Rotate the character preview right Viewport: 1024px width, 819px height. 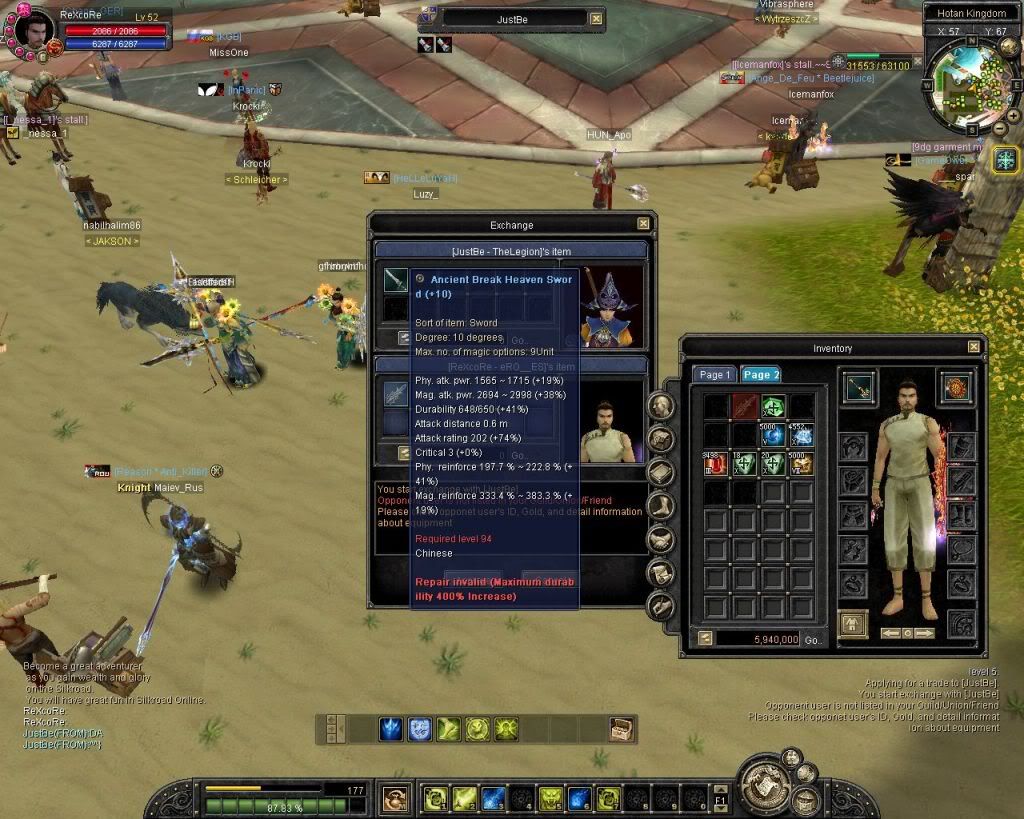tap(925, 633)
